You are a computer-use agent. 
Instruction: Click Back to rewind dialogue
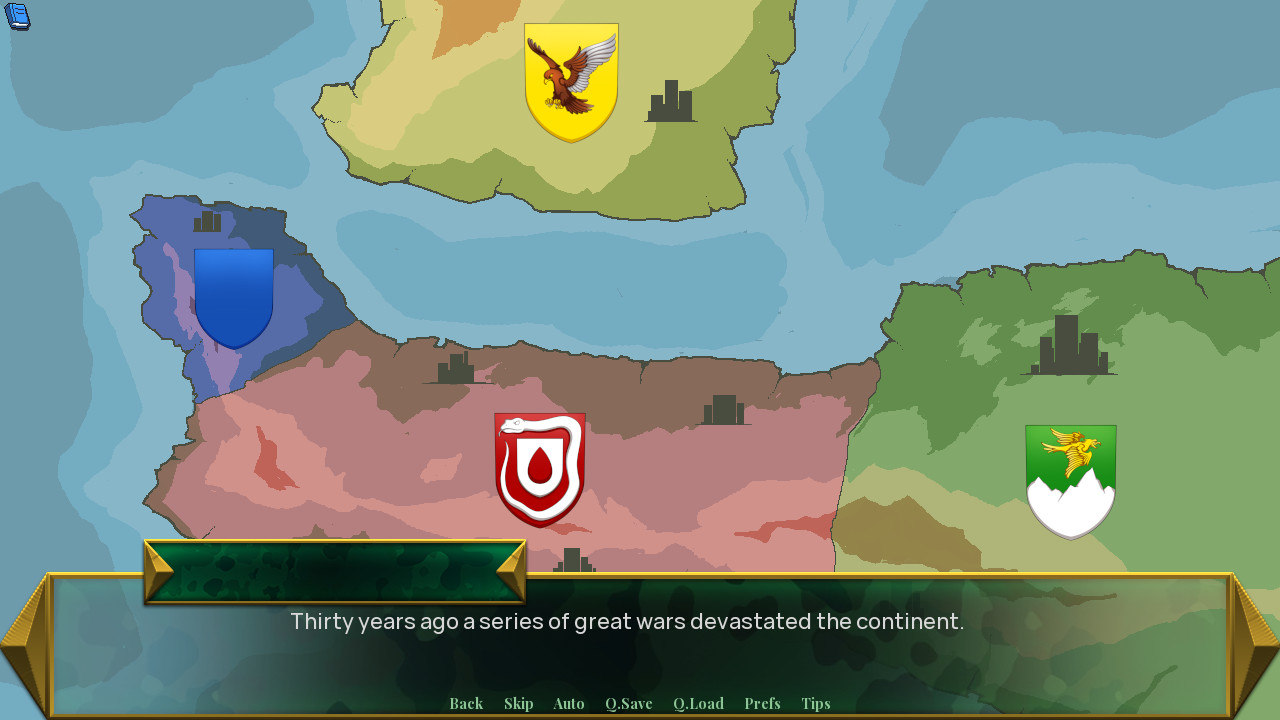[466, 703]
